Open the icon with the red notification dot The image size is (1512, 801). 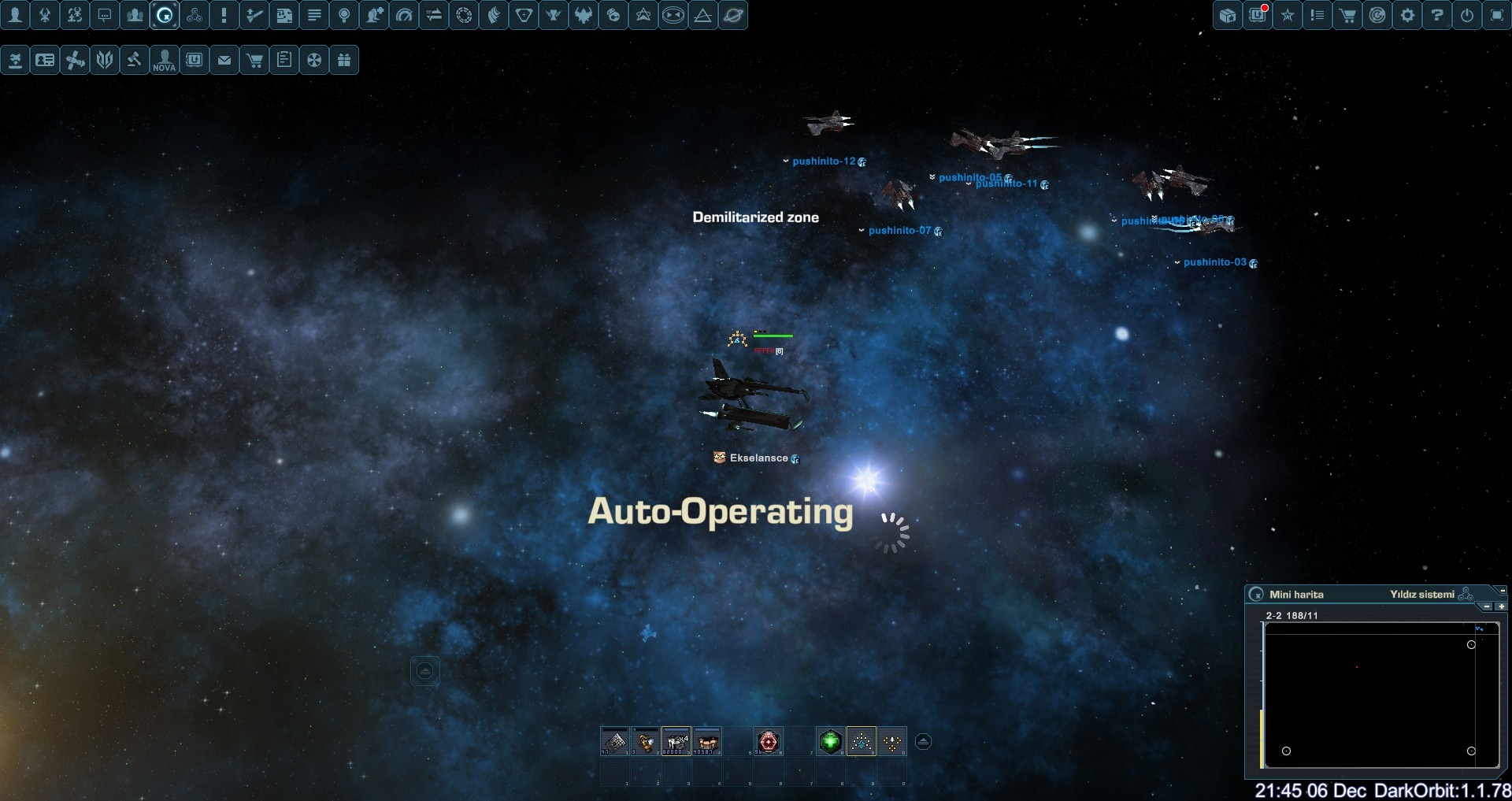pos(1258,15)
